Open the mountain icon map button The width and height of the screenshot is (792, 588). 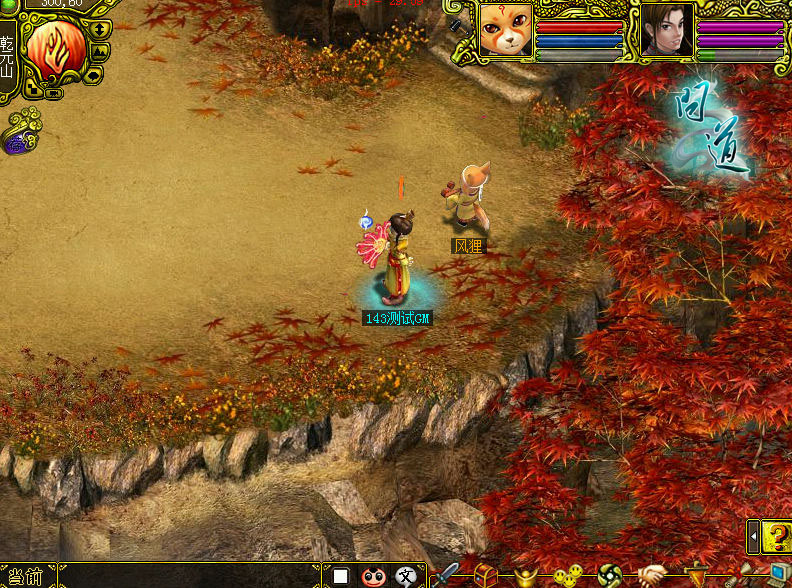tap(101, 50)
